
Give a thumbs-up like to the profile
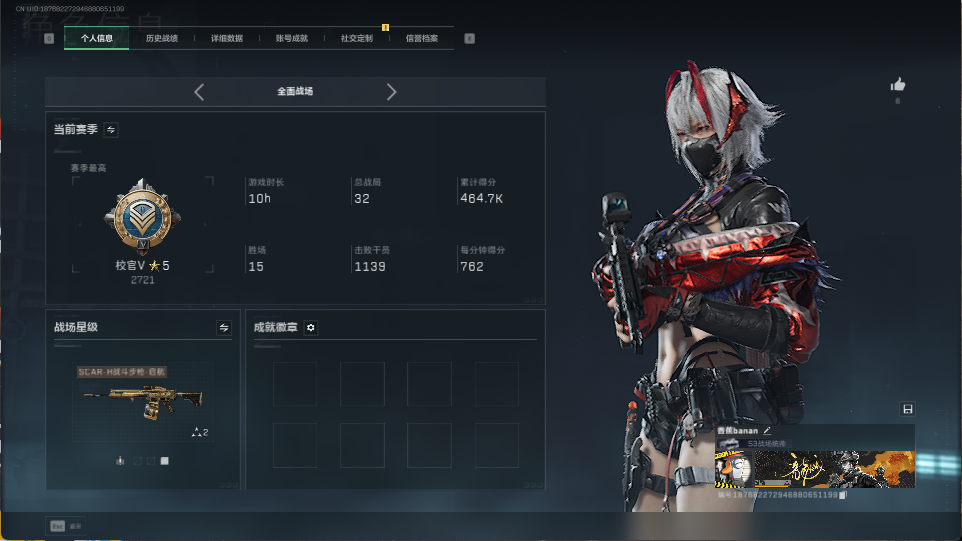897,85
